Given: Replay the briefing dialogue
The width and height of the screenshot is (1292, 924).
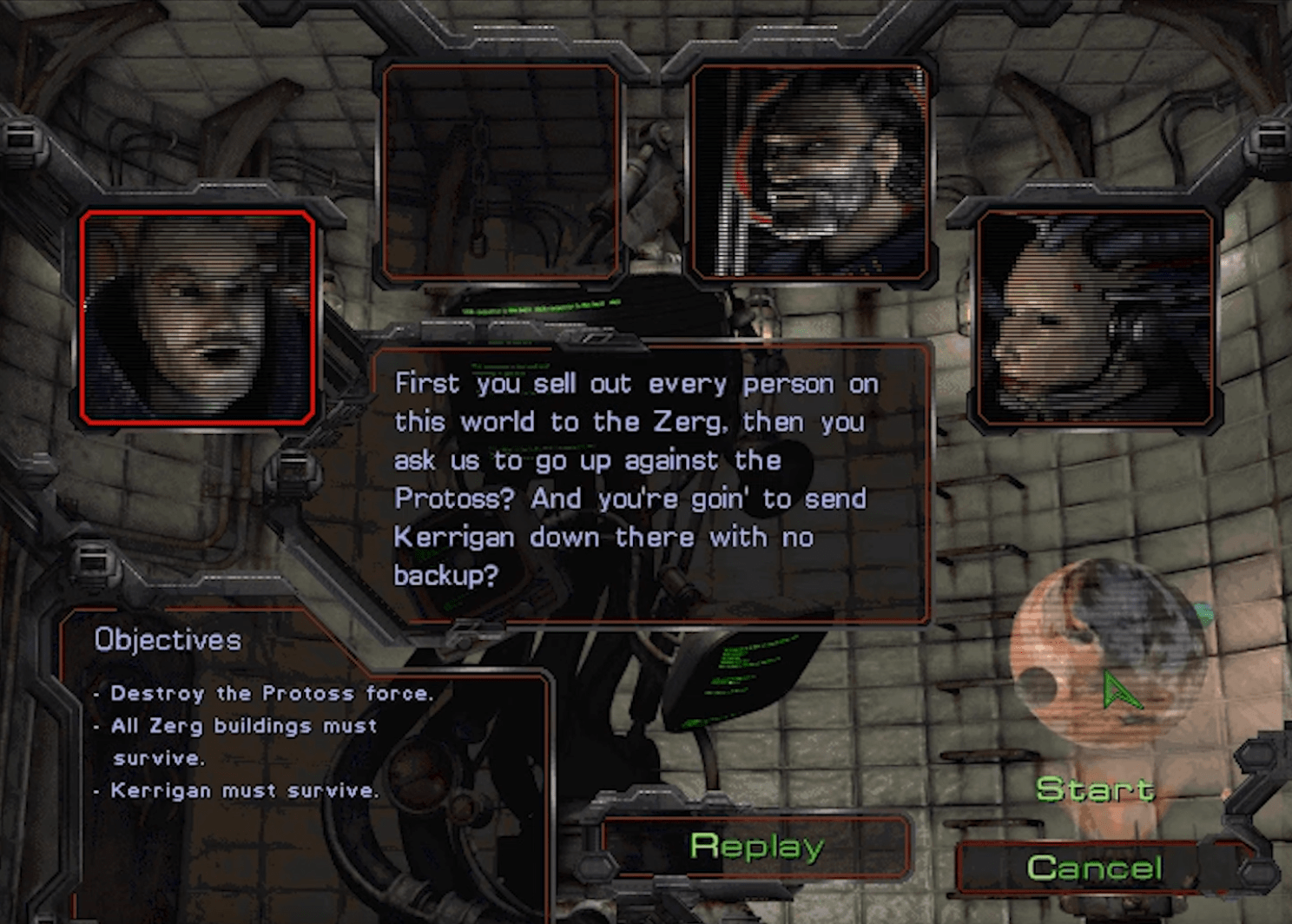Looking at the screenshot, I should (756, 846).
